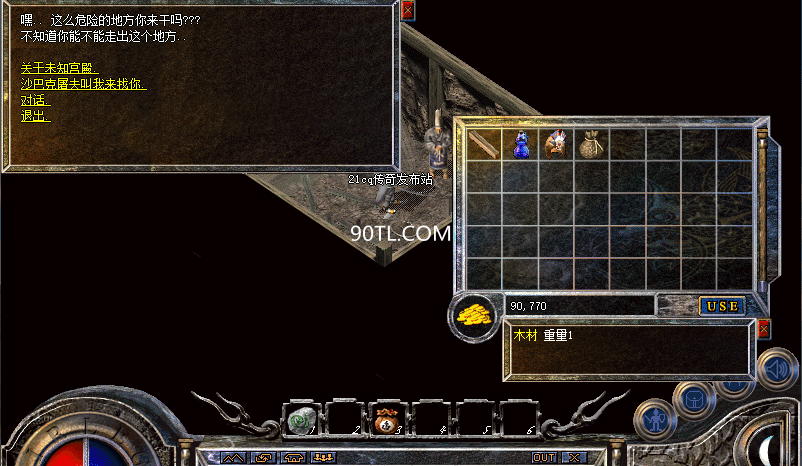Choose the 对话 dialogue option
The width and height of the screenshot is (802, 466).
click(x=33, y=100)
